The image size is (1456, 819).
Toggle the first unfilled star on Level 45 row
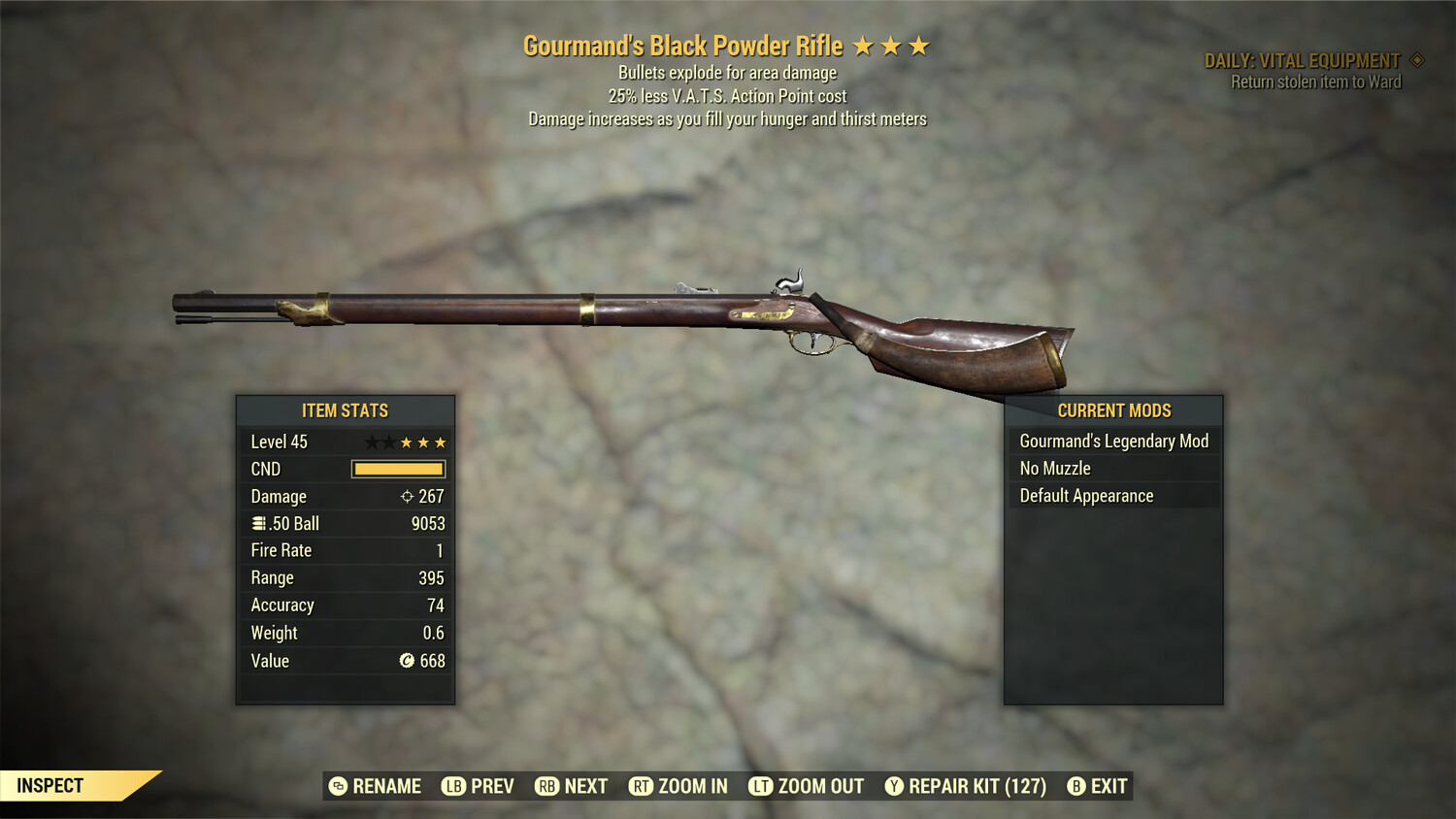[370, 442]
